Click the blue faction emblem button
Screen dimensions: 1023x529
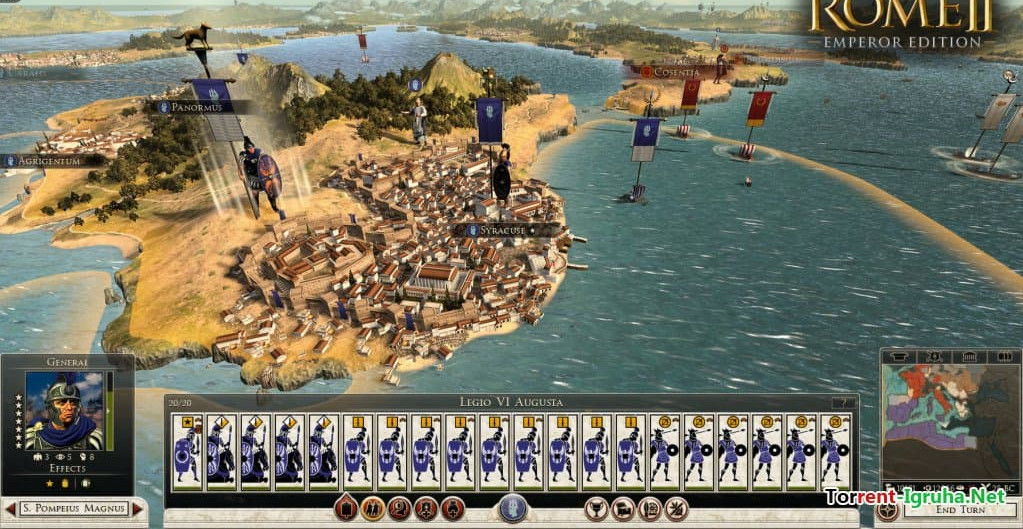512,507
